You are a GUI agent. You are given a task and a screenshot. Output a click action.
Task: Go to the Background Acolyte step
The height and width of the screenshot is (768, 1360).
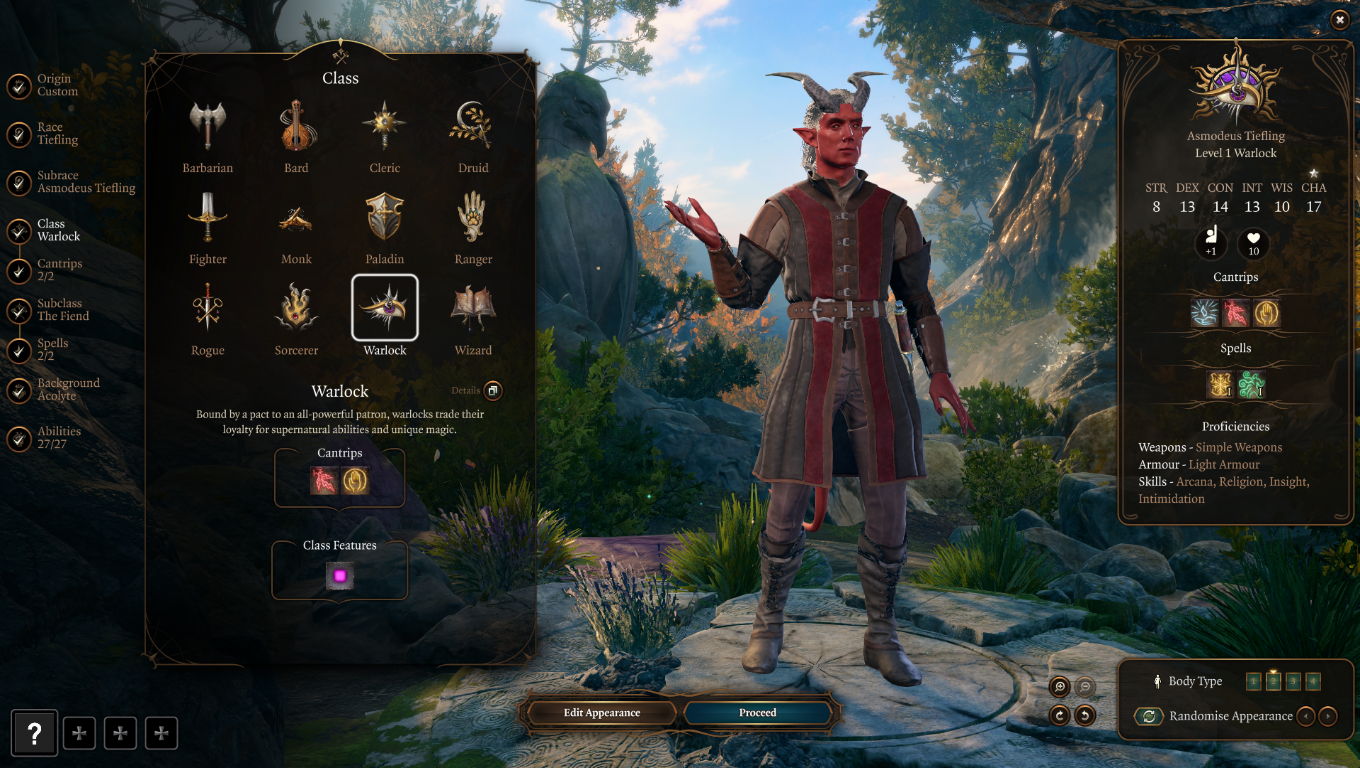pos(70,389)
